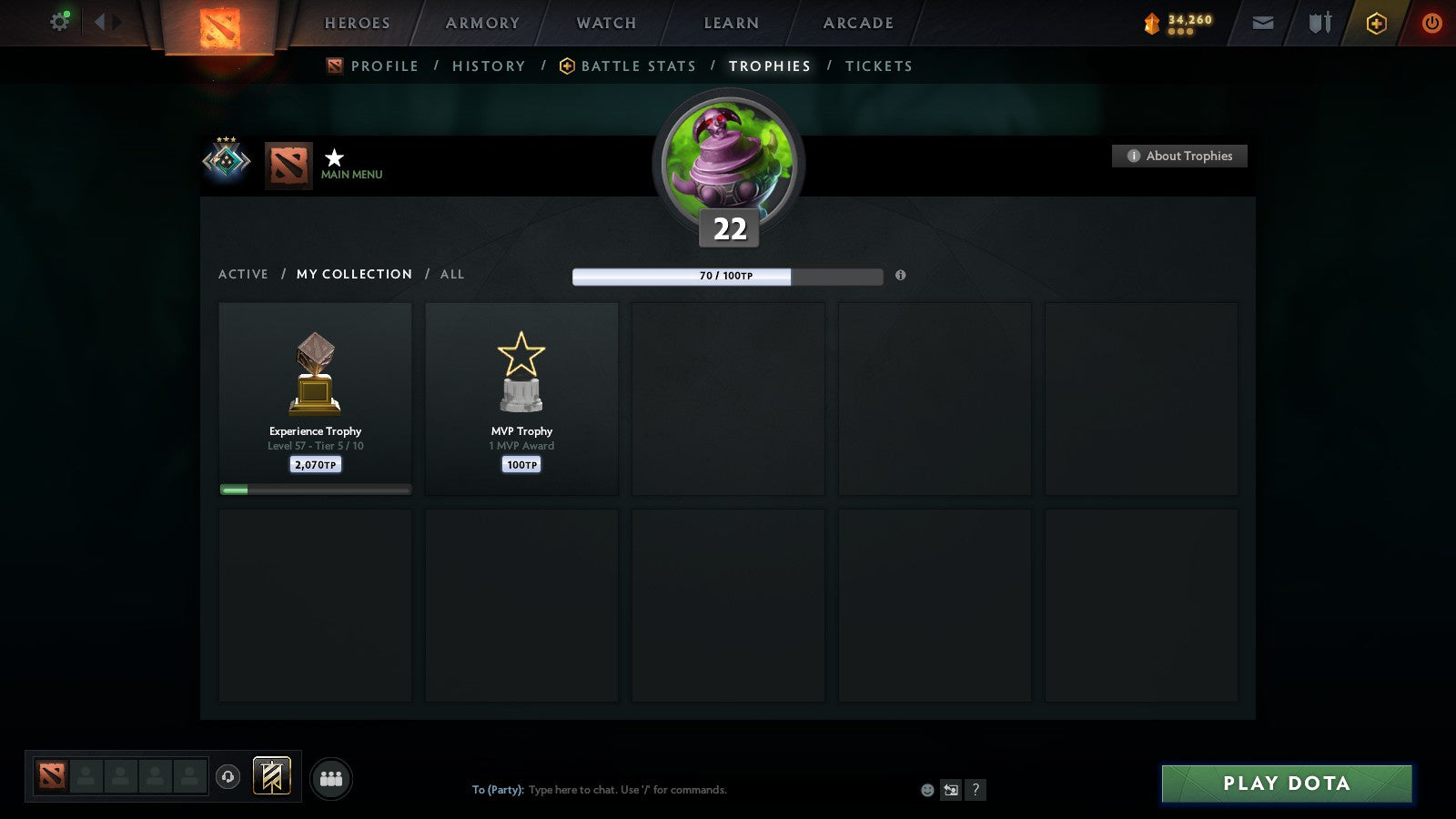Click the power/exit icon in the top right
This screenshot has height=819, width=1456.
tap(1432, 23)
